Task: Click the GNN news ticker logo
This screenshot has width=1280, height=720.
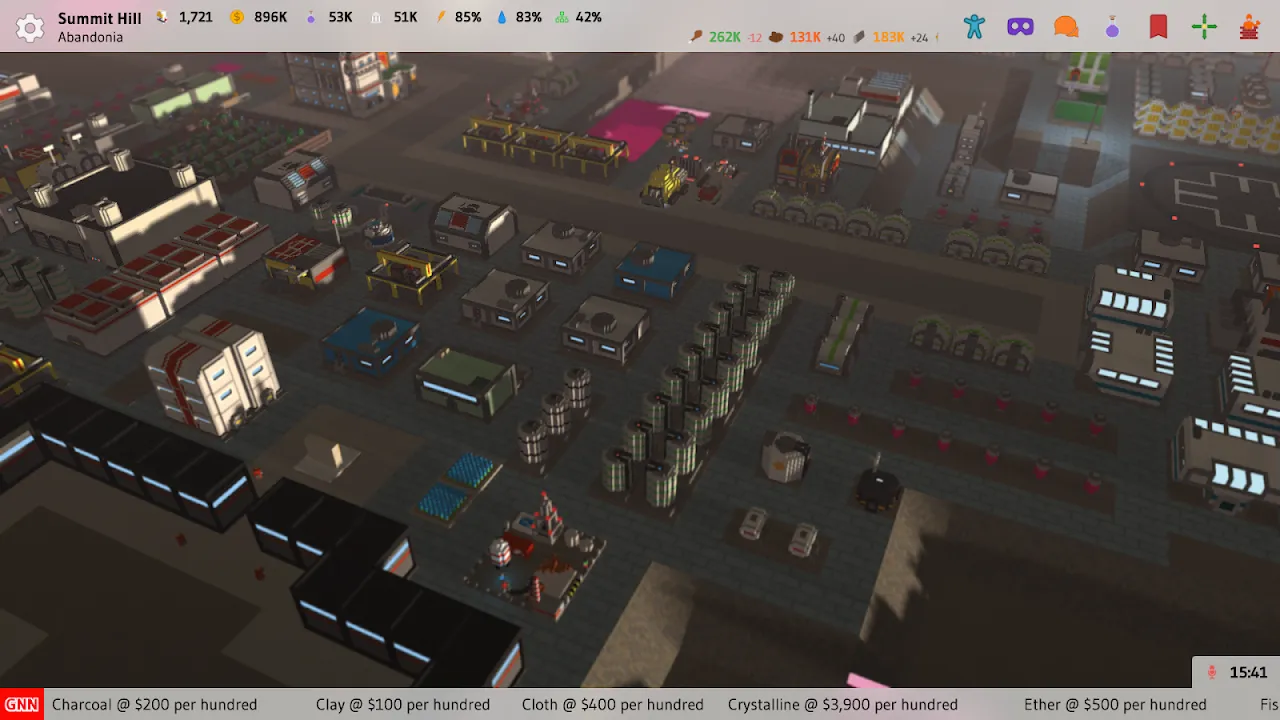Action: [x=21, y=704]
